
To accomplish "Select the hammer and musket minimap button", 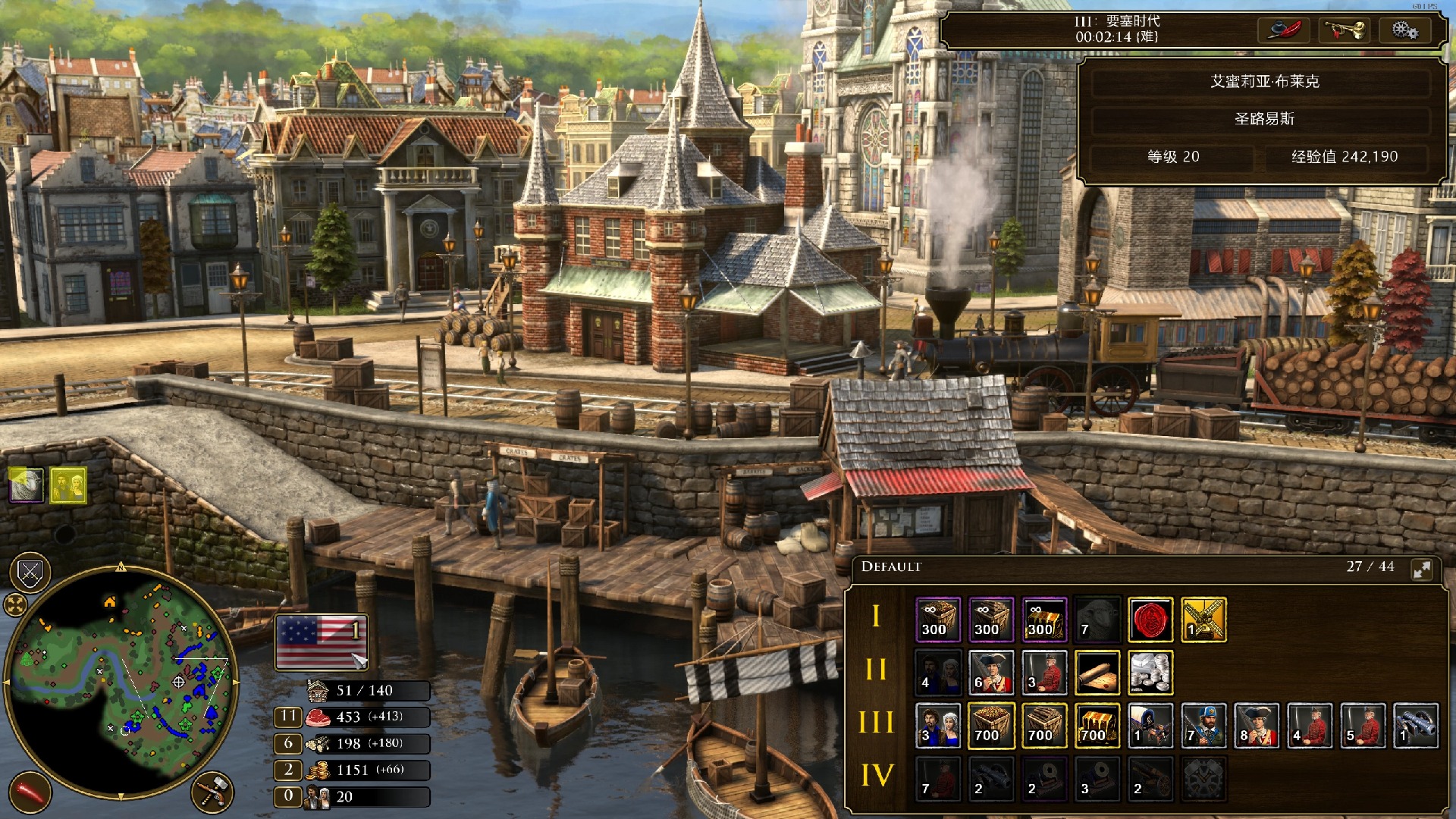I will click(212, 792).
